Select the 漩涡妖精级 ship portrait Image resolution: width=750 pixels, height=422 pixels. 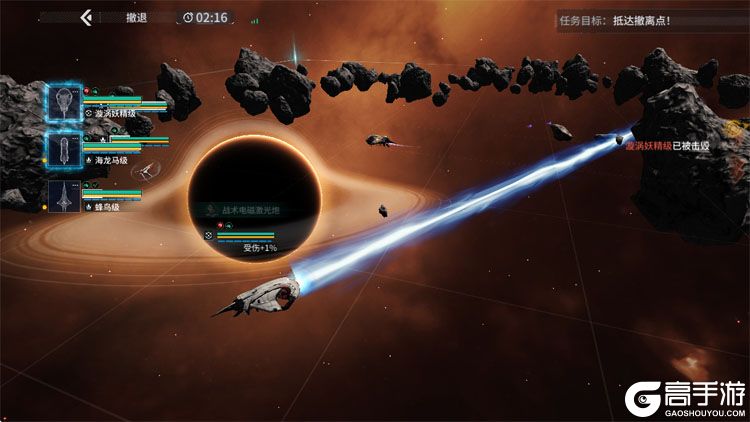click(64, 102)
